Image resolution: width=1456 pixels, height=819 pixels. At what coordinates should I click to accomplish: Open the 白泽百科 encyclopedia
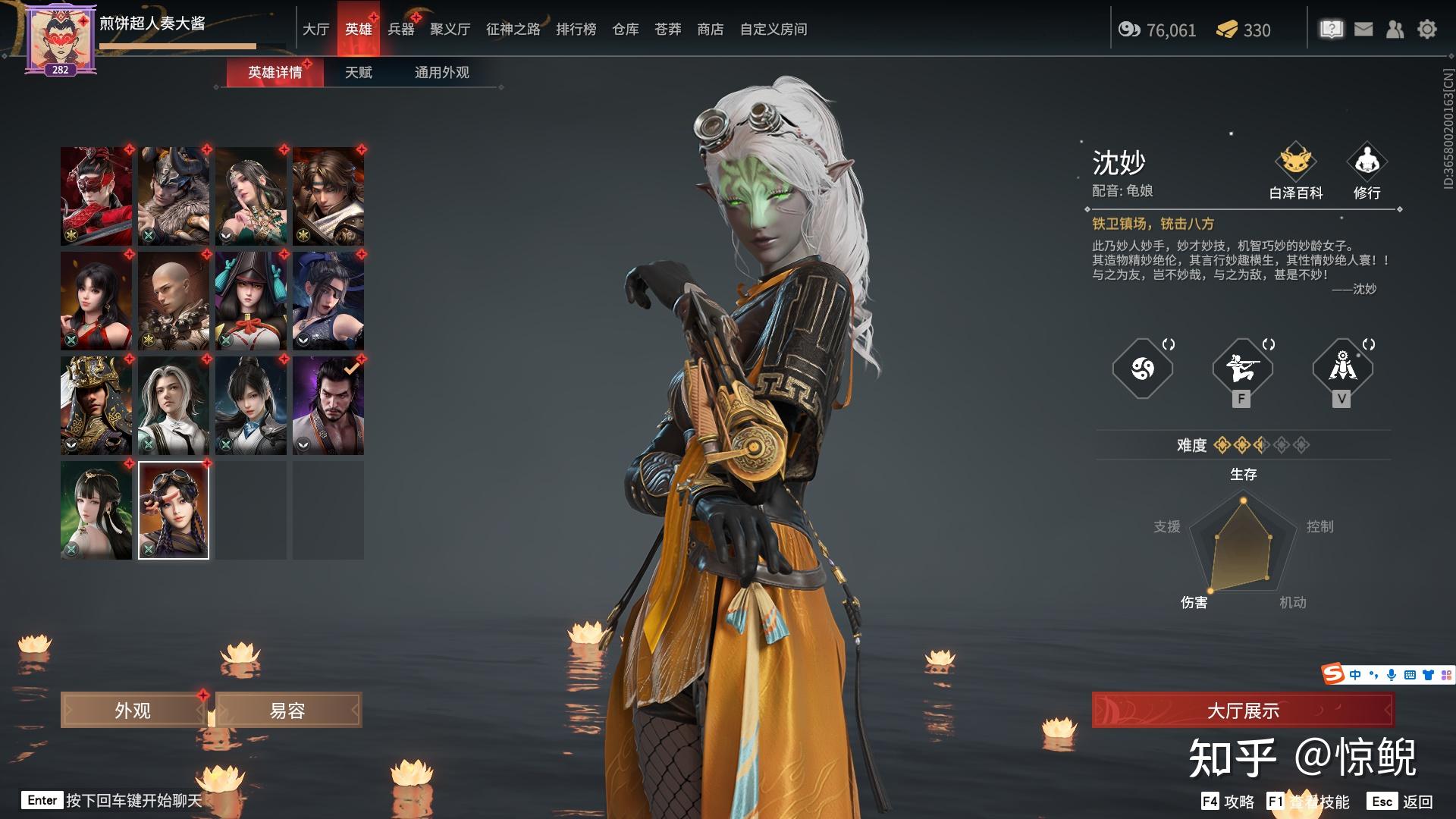(x=1295, y=171)
